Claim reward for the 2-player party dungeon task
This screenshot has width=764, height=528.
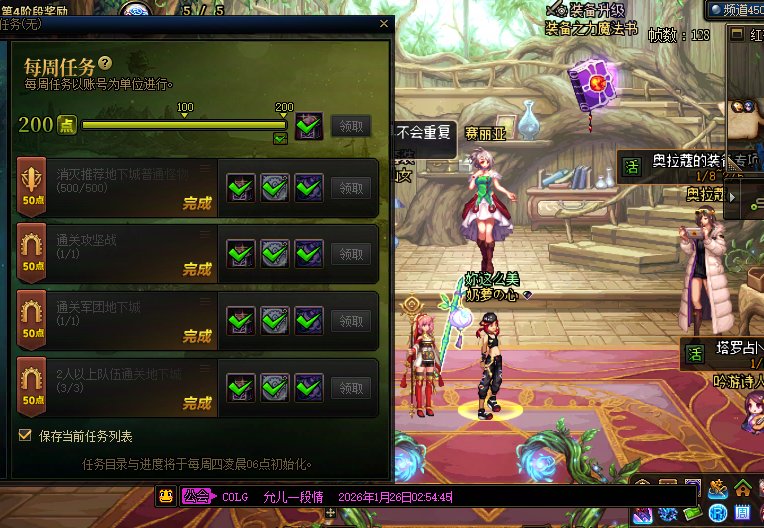(x=350, y=388)
